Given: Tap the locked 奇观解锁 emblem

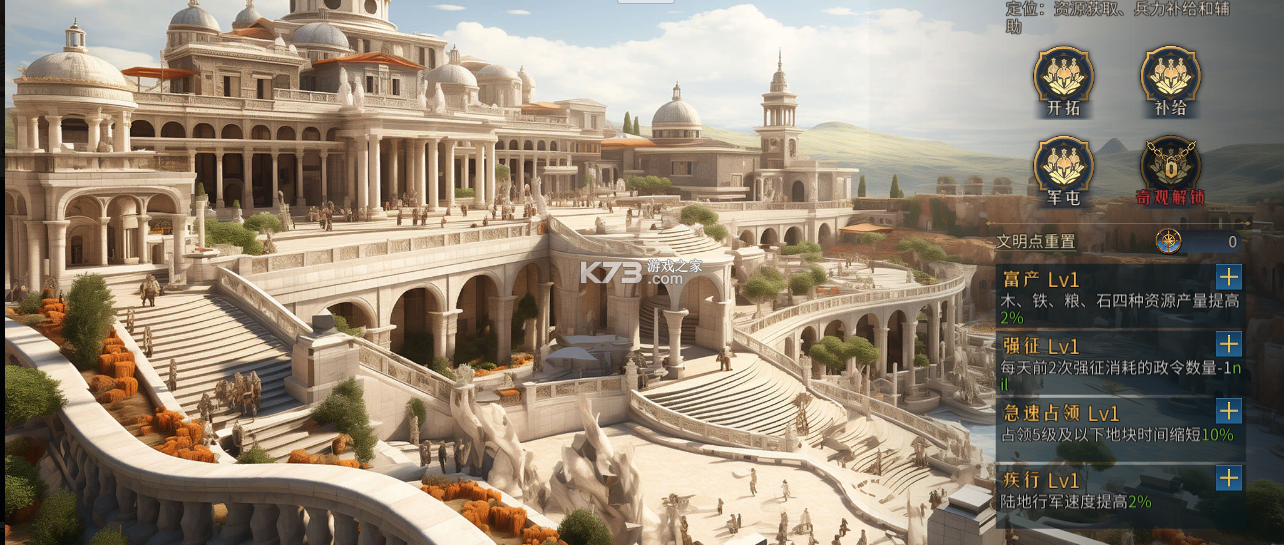Looking at the screenshot, I should [1170, 165].
